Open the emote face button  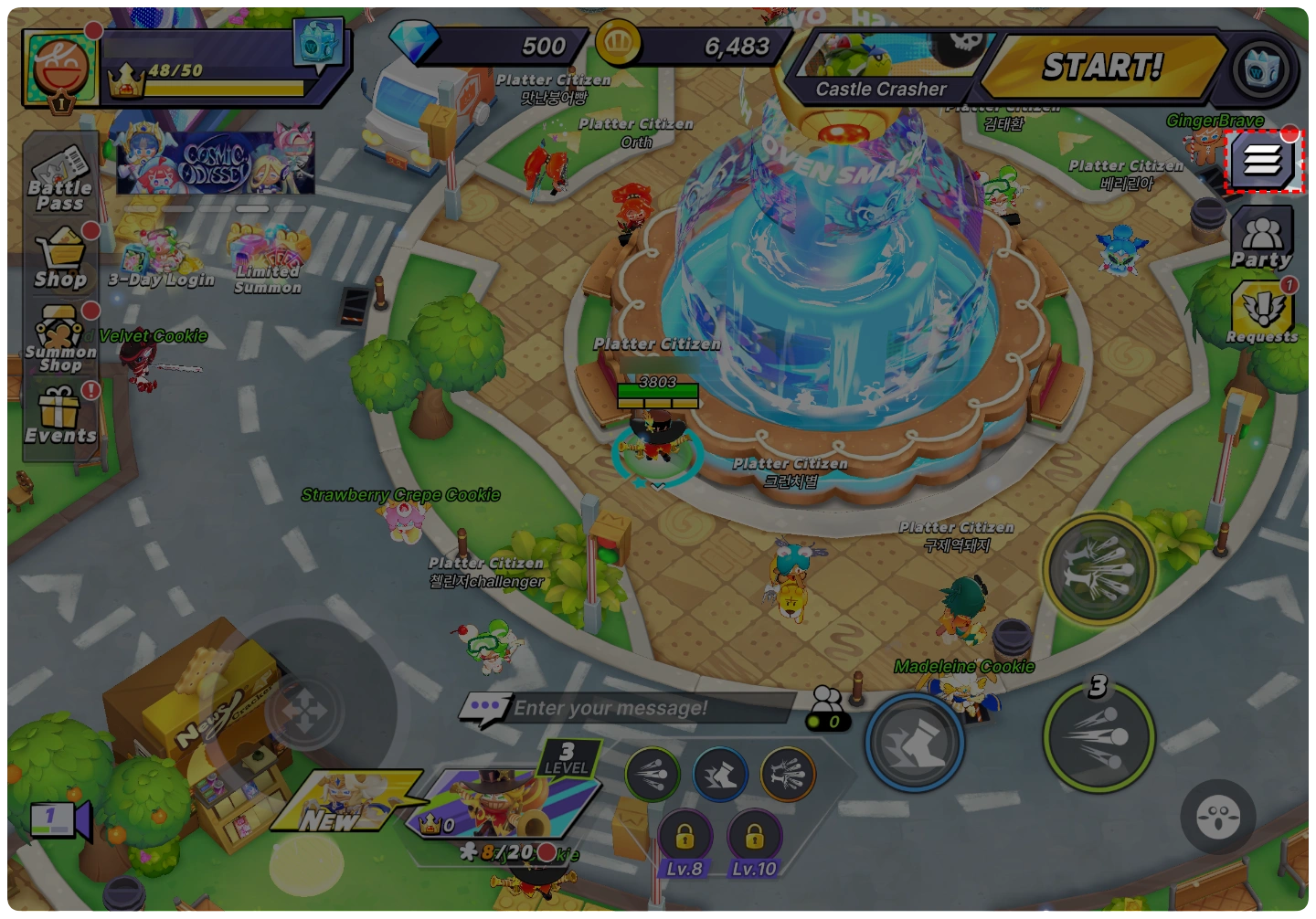point(1217,816)
